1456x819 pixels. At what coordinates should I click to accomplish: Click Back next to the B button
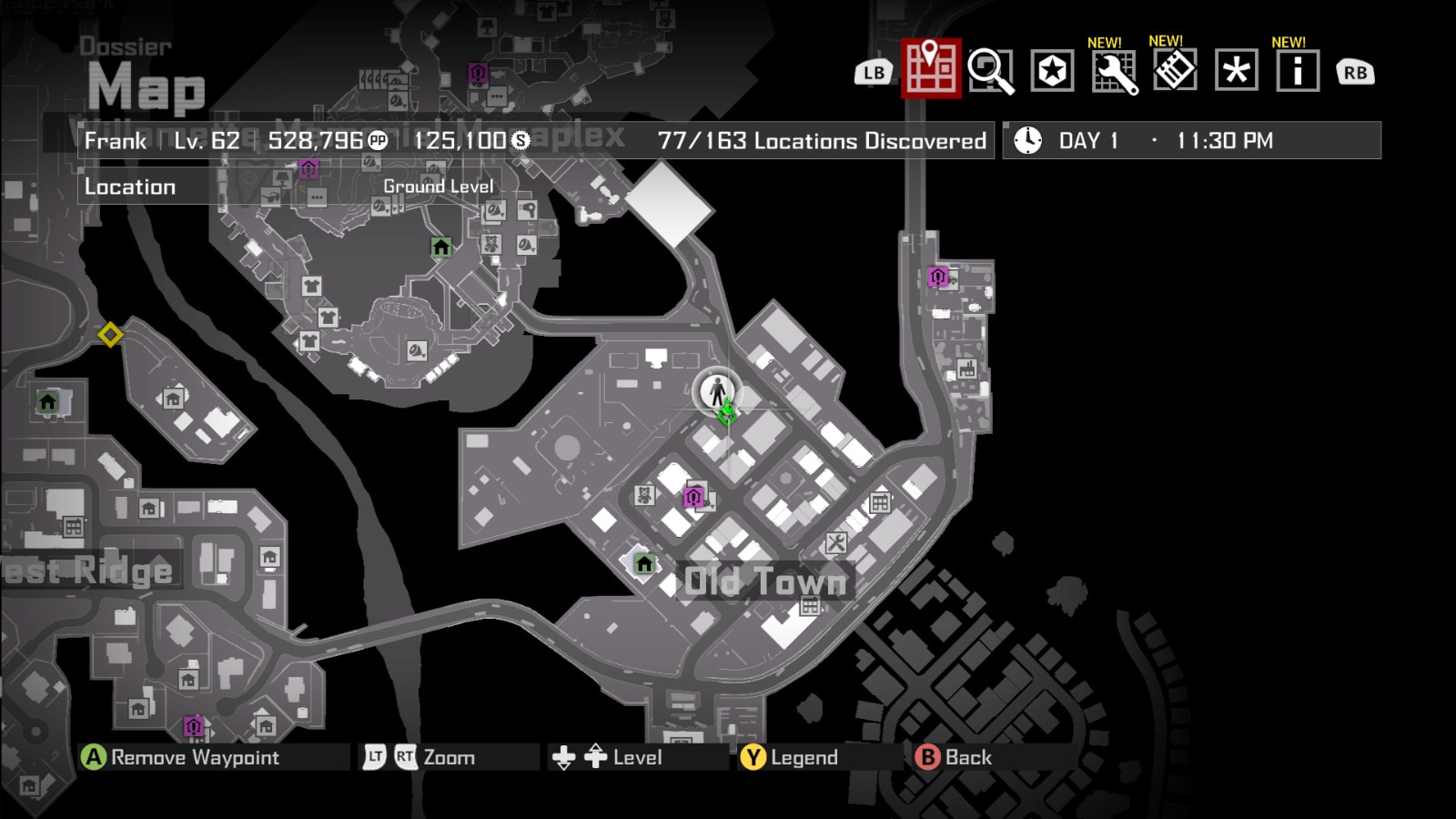pos(967,756)
